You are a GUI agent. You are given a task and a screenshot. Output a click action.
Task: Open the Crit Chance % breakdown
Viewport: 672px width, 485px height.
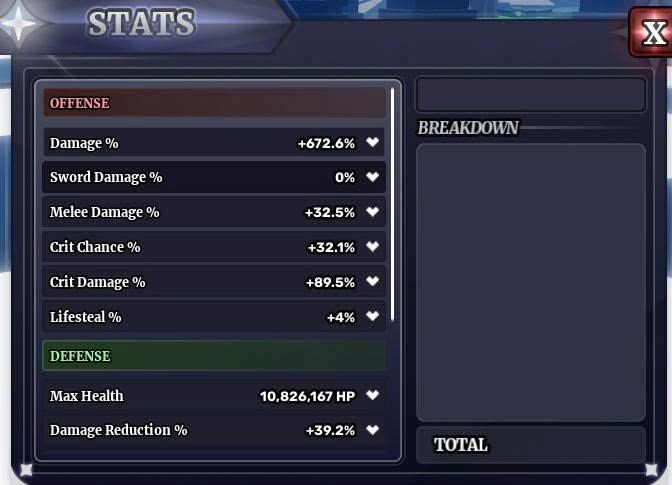[372, 247]
